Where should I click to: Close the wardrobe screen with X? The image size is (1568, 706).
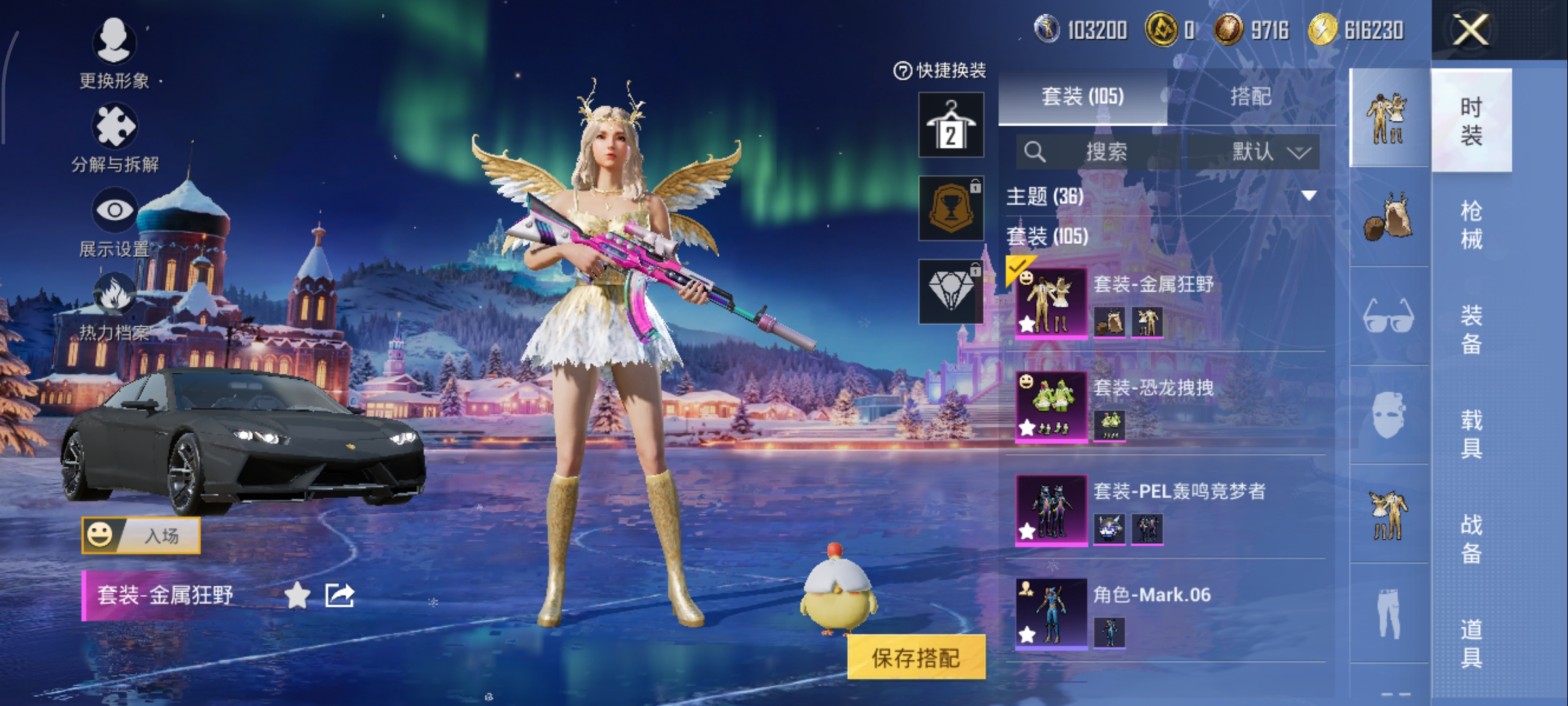[x=1470, y=30]
